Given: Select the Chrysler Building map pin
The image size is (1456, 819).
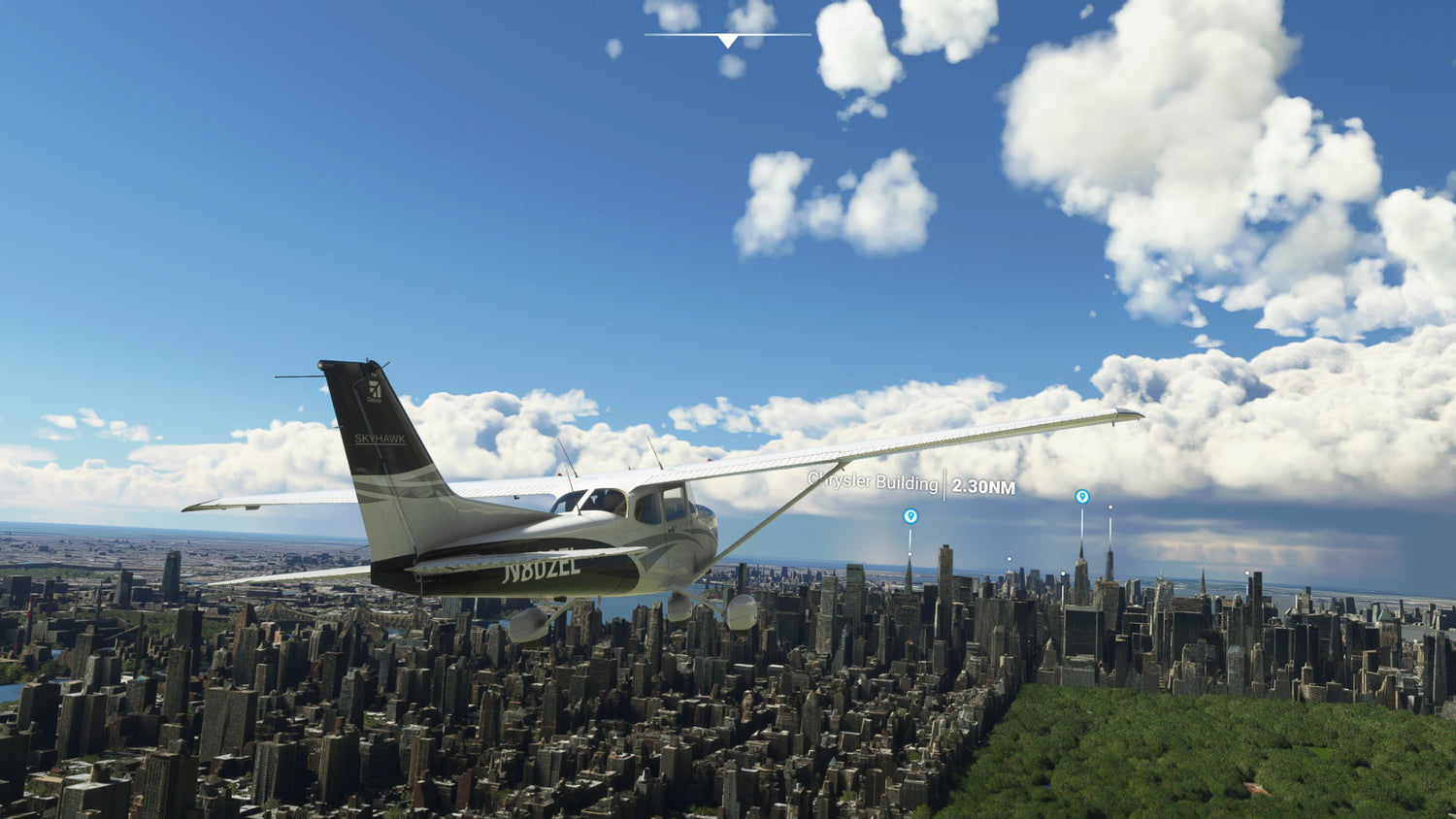Looking at the screenshot, I should [x=910, y=516].
